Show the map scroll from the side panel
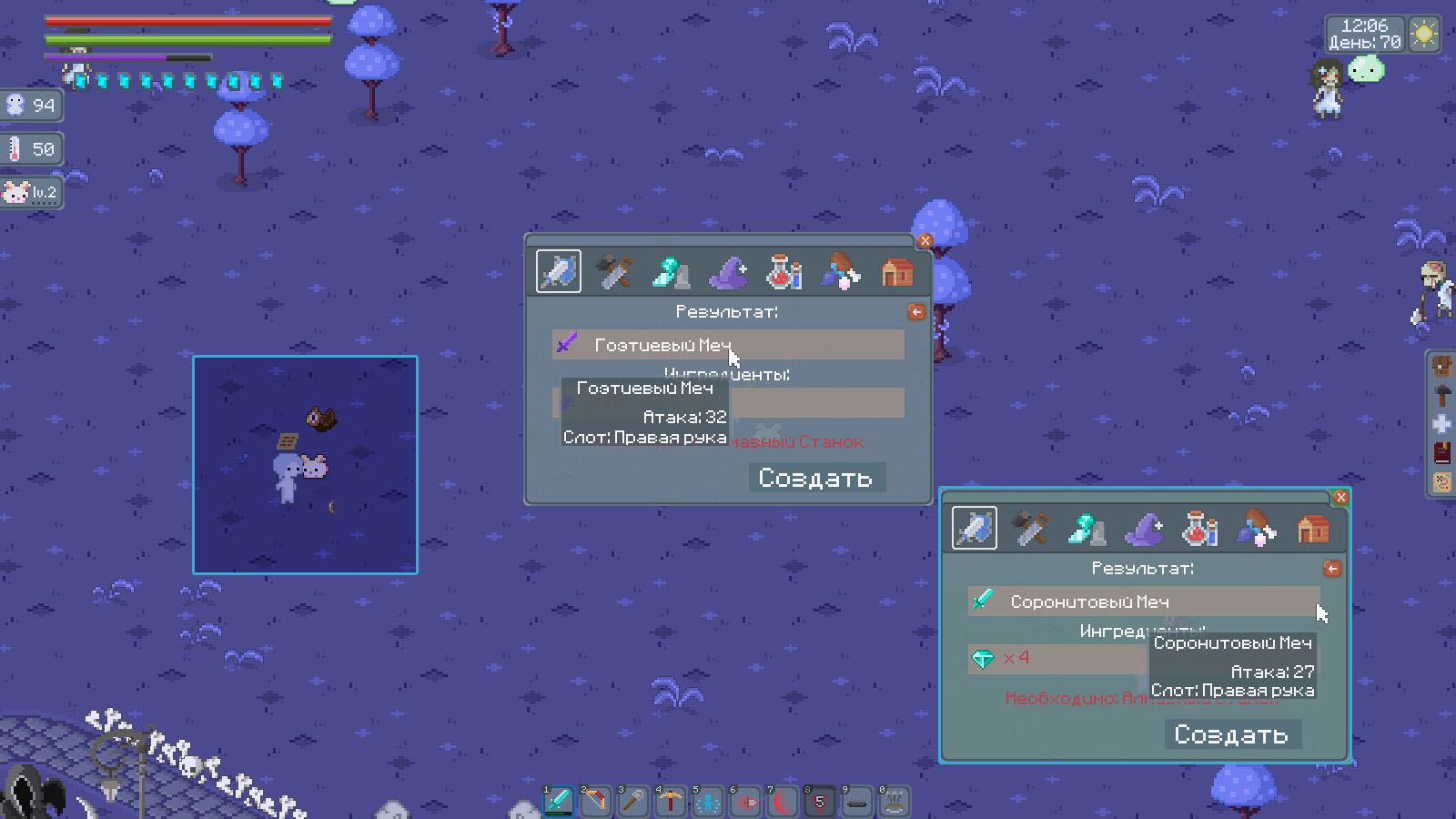 1441,481
